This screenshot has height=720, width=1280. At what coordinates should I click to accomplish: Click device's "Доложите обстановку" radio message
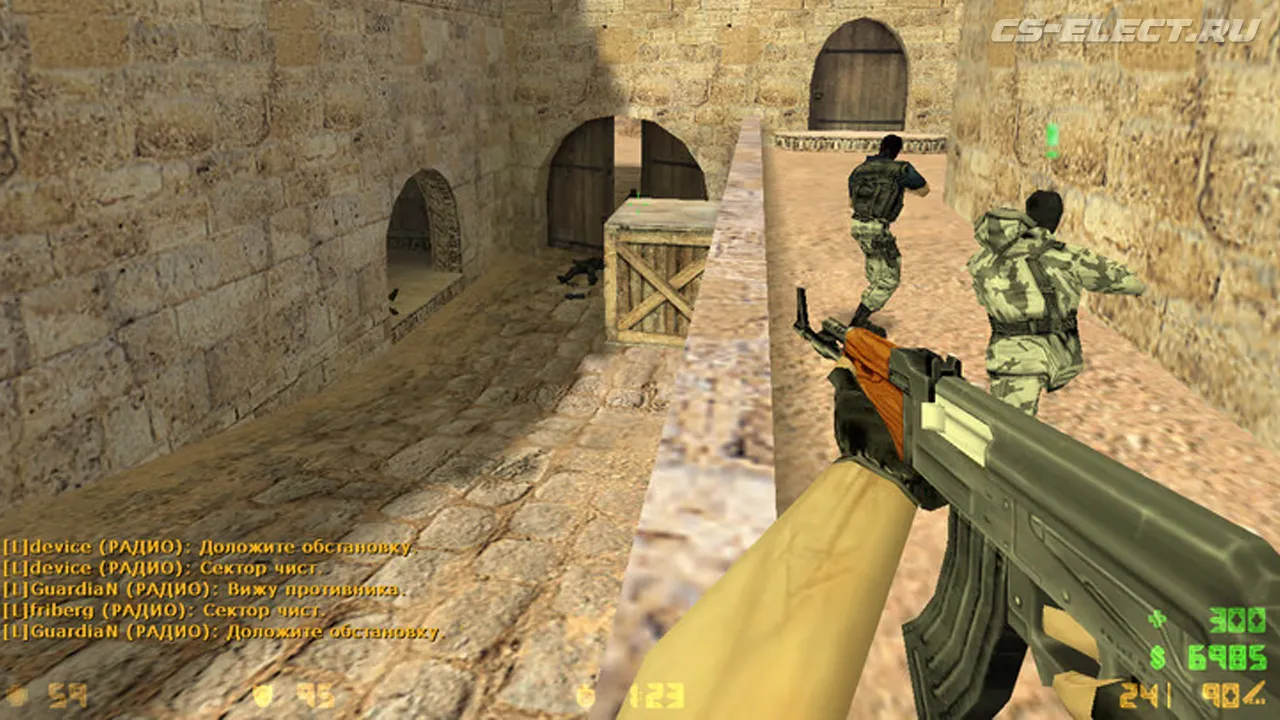207,547
